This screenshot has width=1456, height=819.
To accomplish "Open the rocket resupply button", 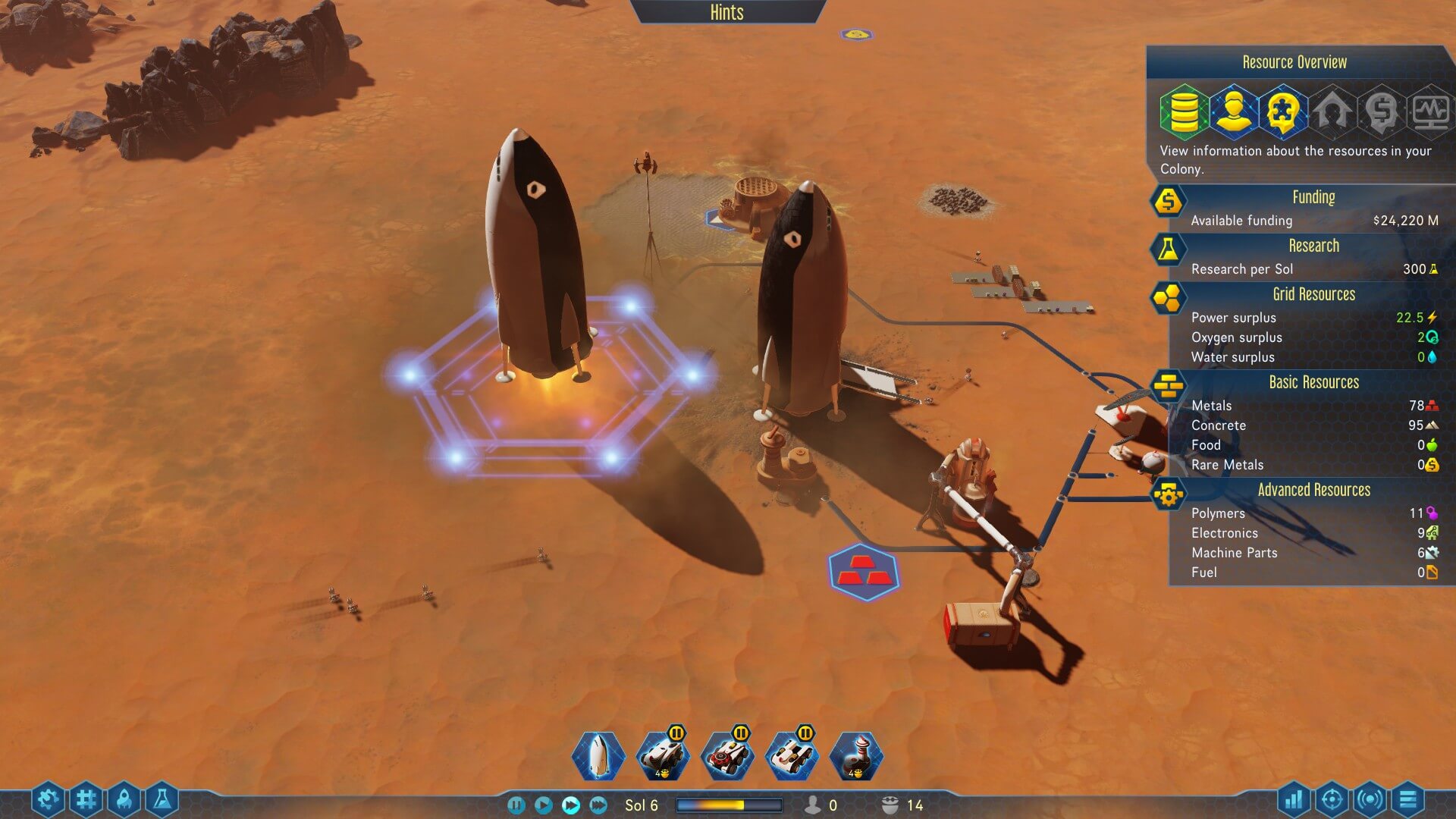I will pos(125,799).
